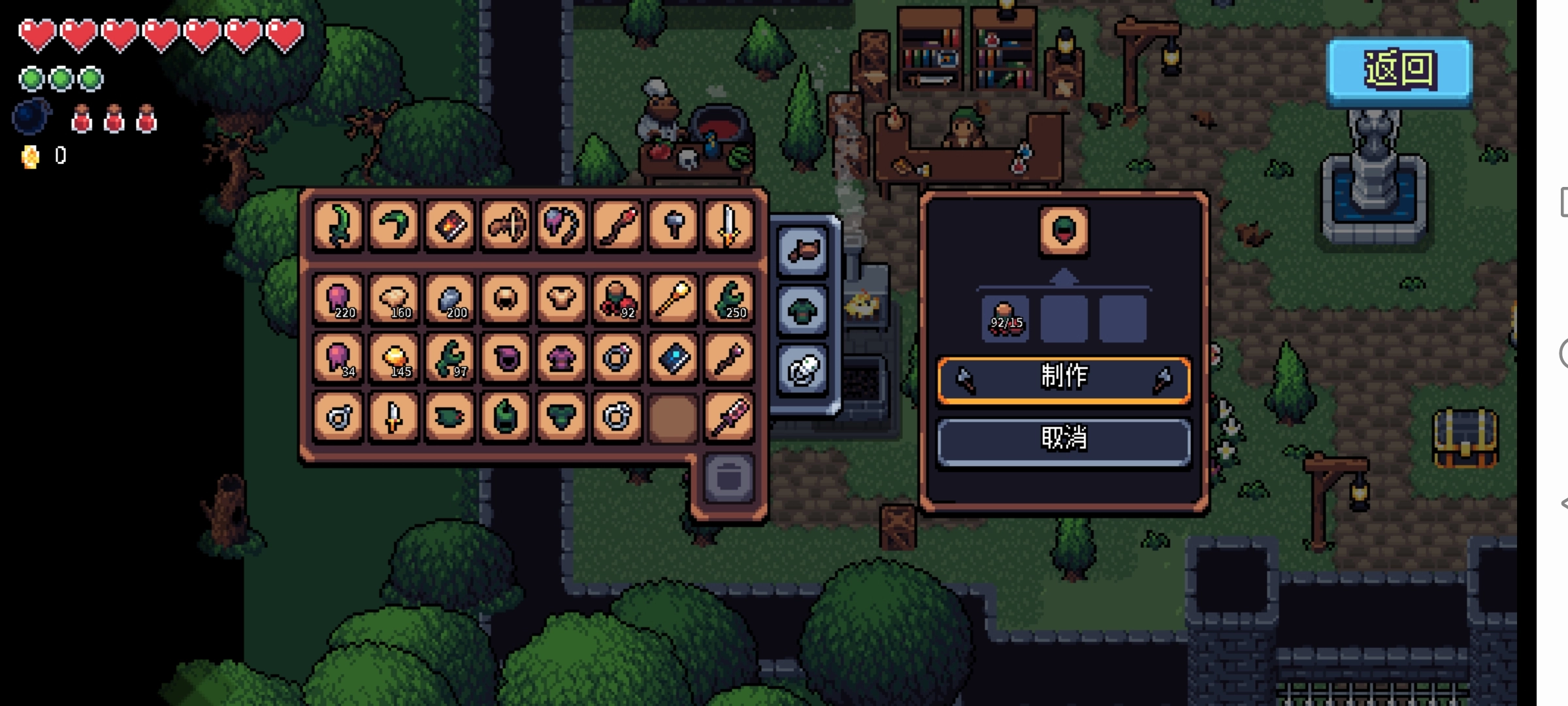This screenshot has width=1568, height=706.
Task: Choose the purple tunic armor slot
Action: [561, 358]
